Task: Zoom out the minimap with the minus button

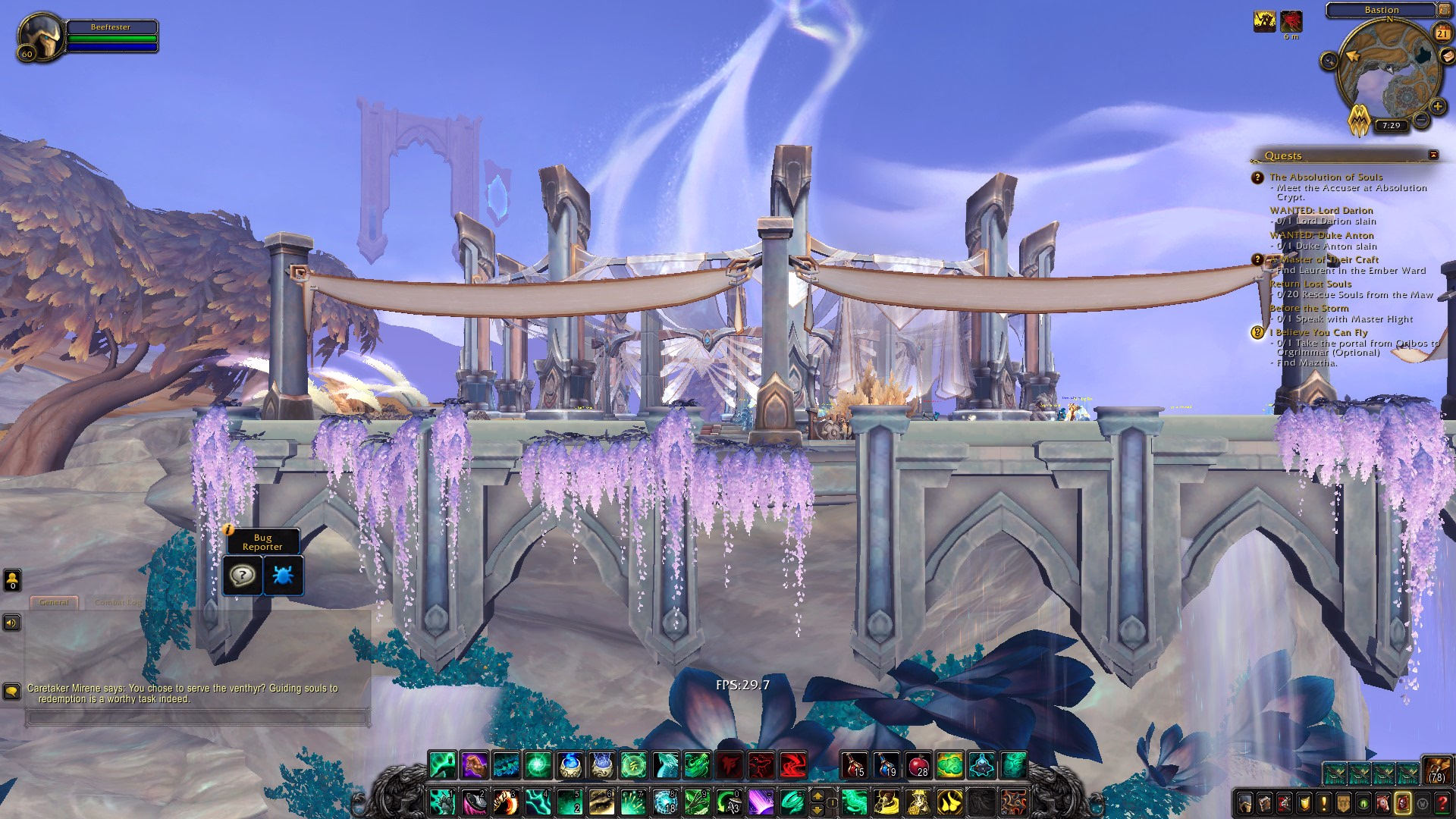Action: point(1422,121)
